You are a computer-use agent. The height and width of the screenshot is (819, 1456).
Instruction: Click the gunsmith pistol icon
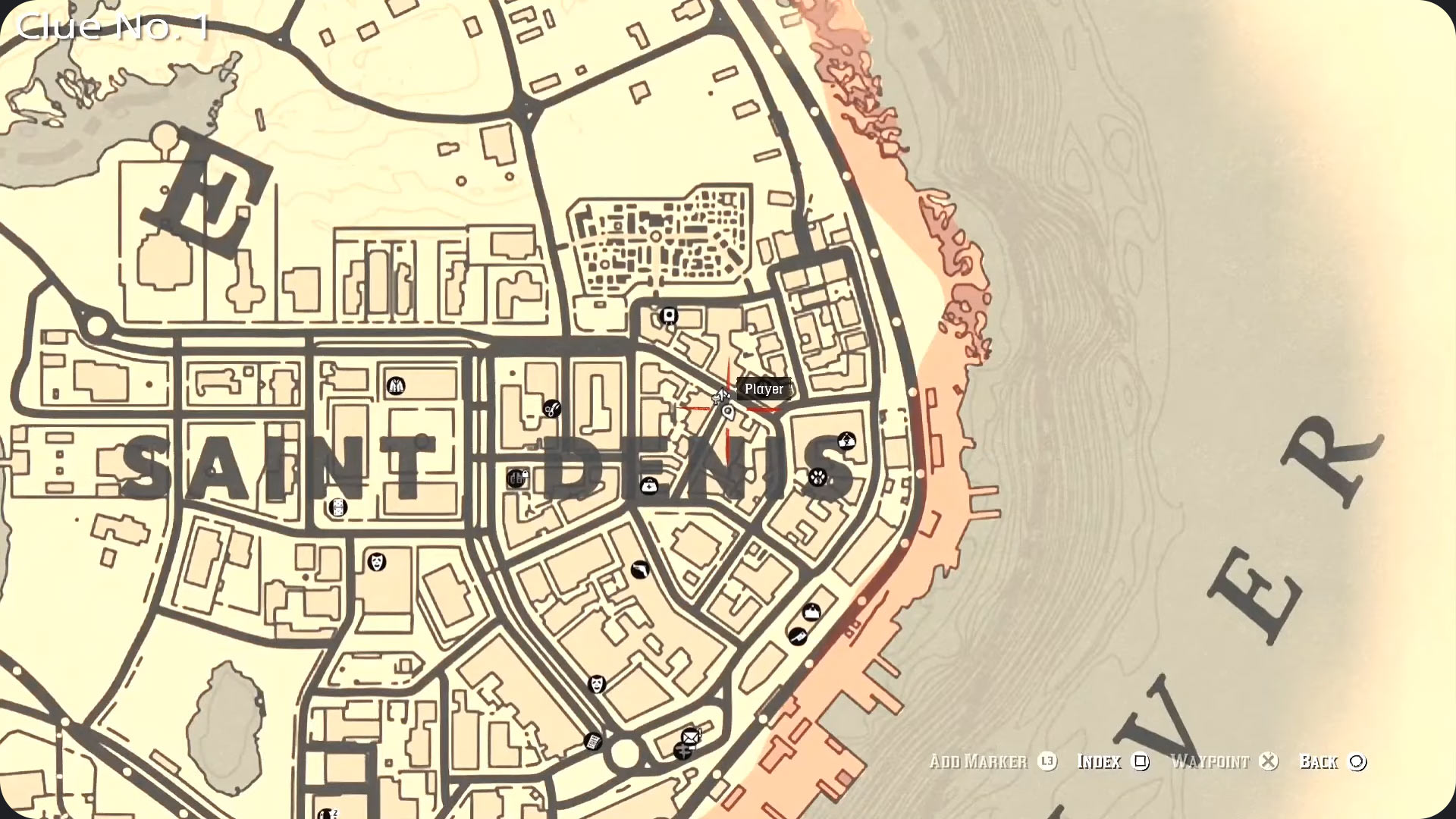tap(641, 569)
